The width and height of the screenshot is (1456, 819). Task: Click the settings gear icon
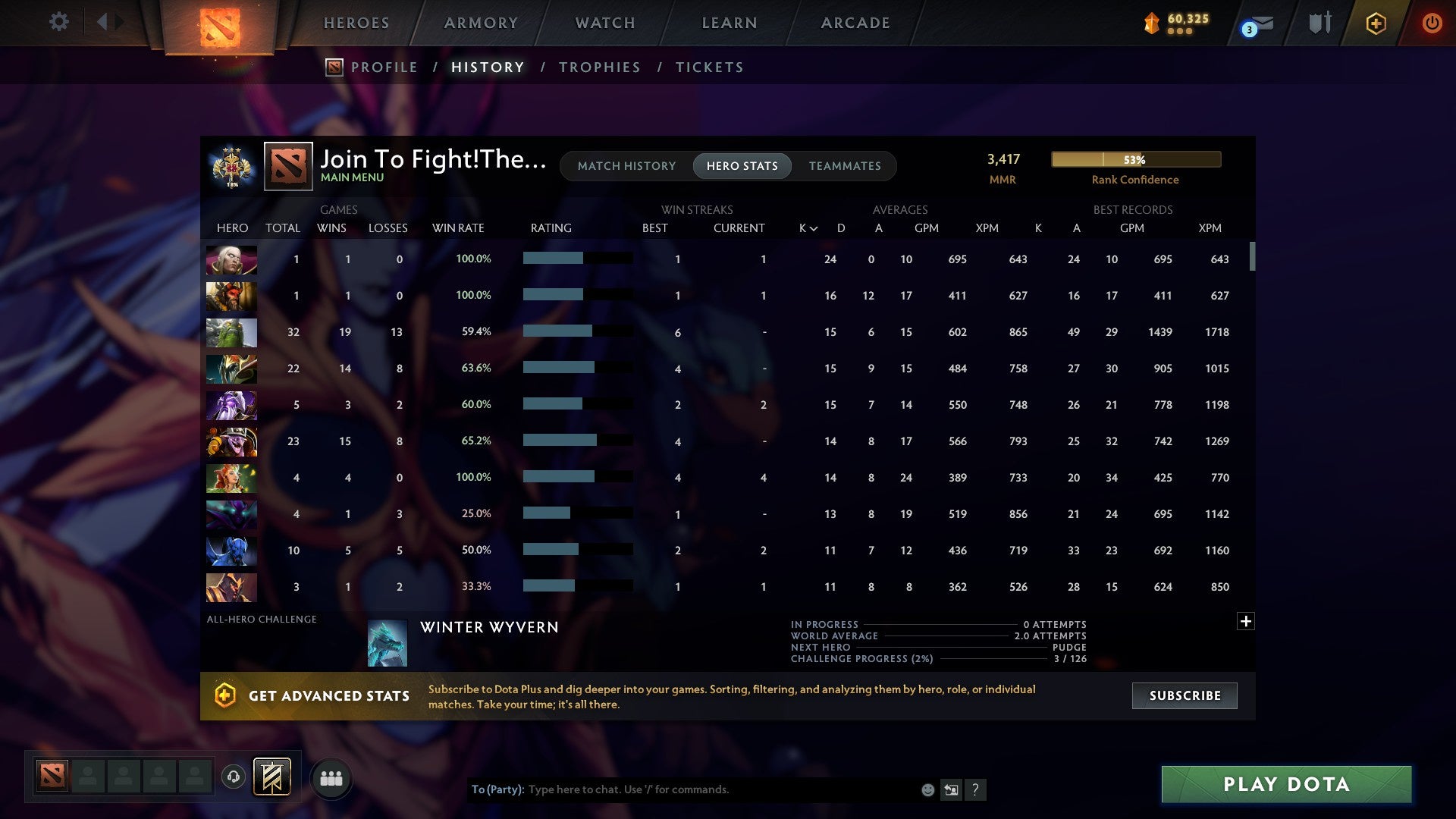[58, 22]
